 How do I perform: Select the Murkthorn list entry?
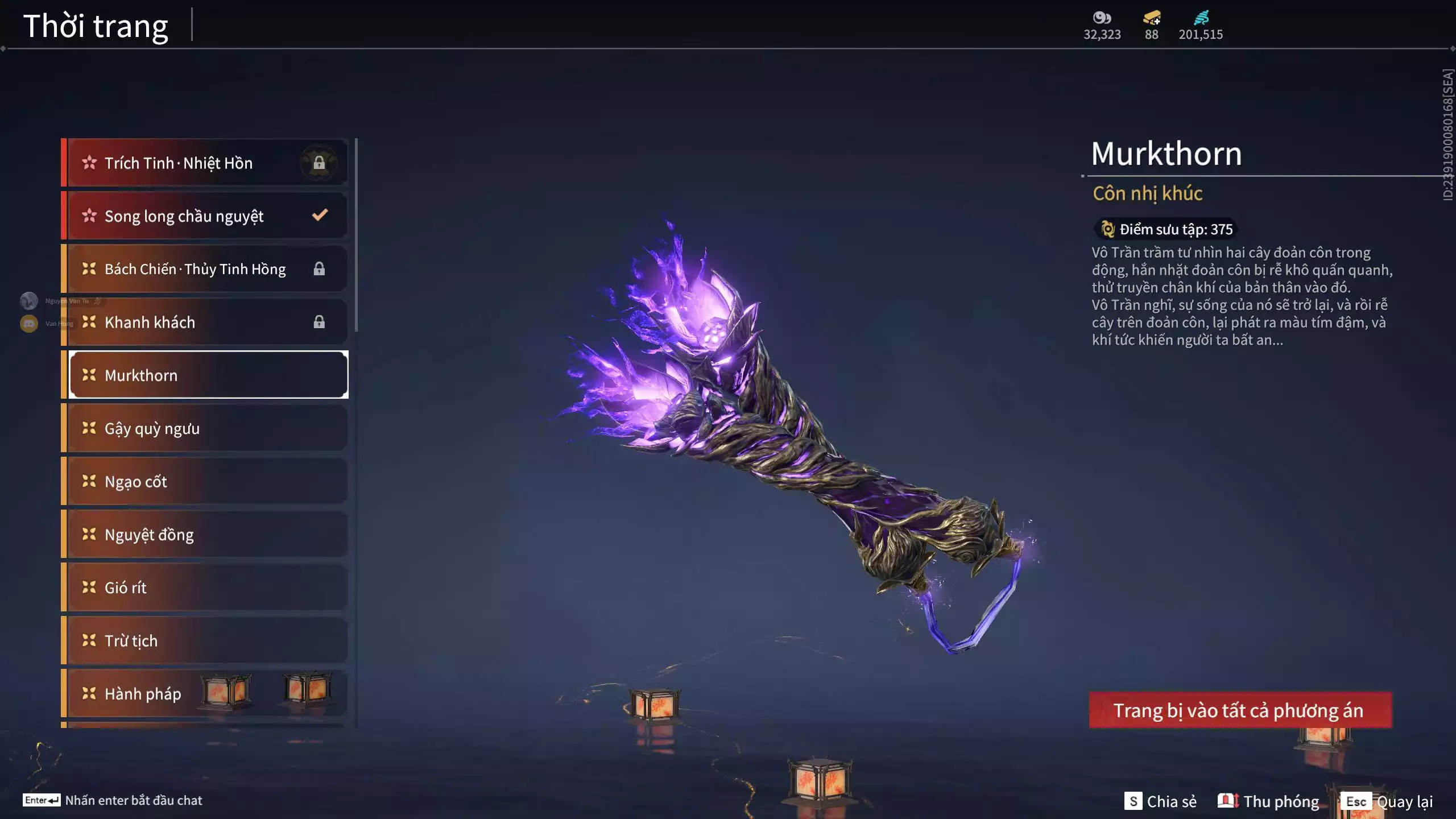click(208, 375)
